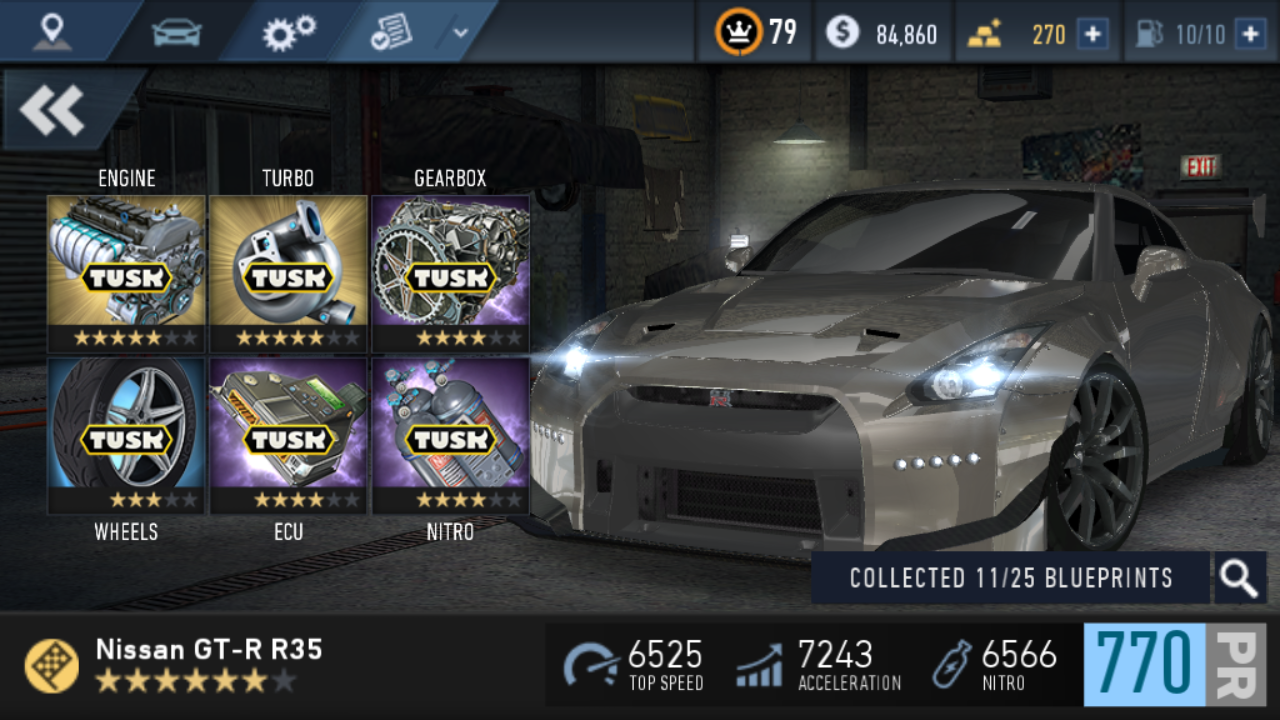
Task: Pick the Wheels part slot
Action: (x=126, y=436)
